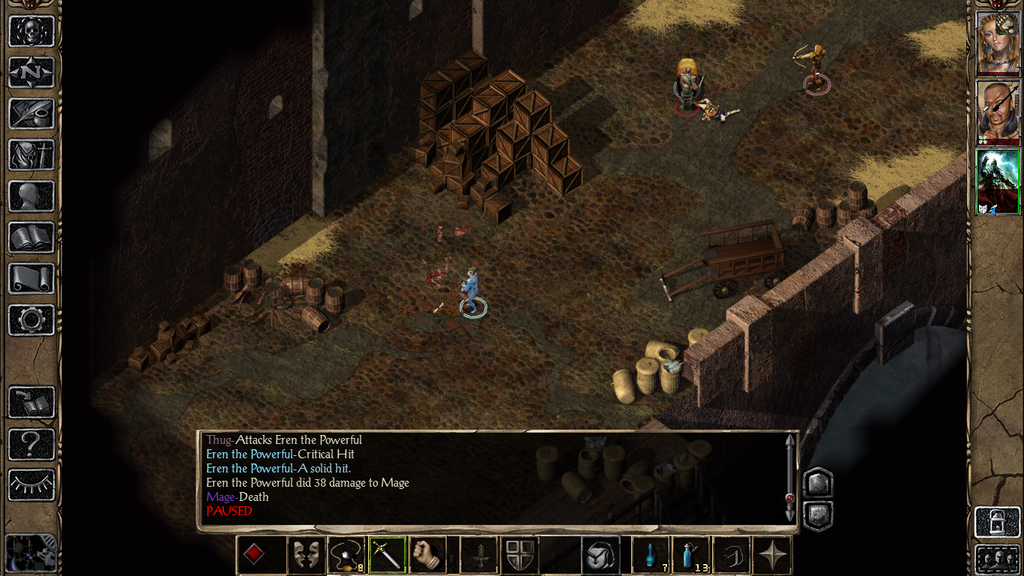Open the mage spellbook button

pyautogui.click(x=31, y=237)
